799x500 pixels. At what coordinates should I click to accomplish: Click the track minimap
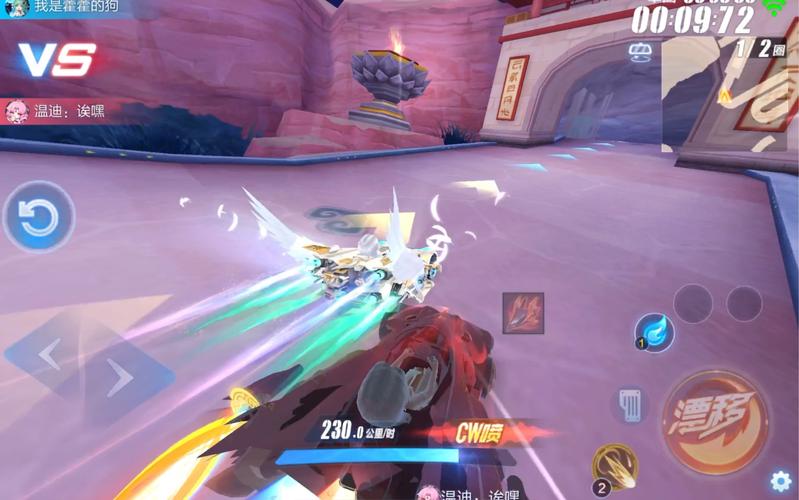click(727, 93)
